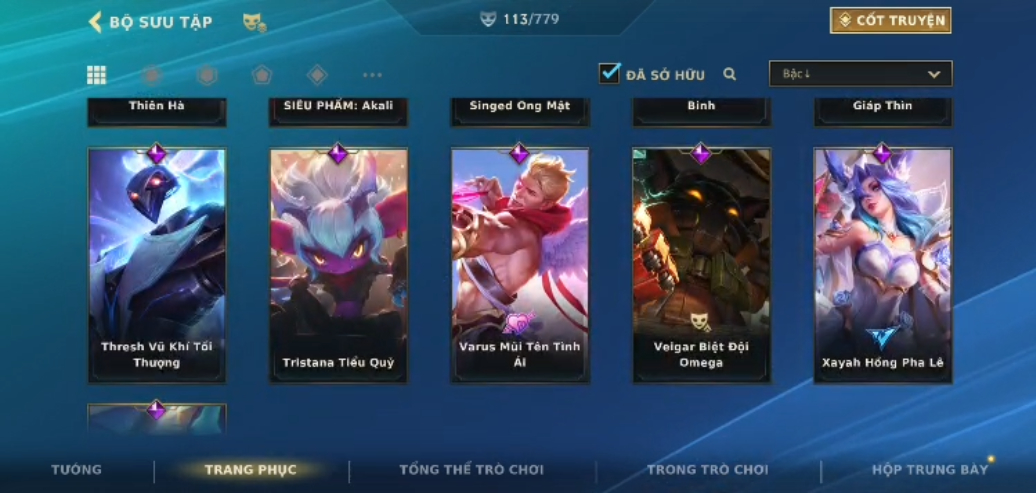Select the three-dots more filters icon
The height and width of the screenshot is (493, 1036).
[372, 75]
